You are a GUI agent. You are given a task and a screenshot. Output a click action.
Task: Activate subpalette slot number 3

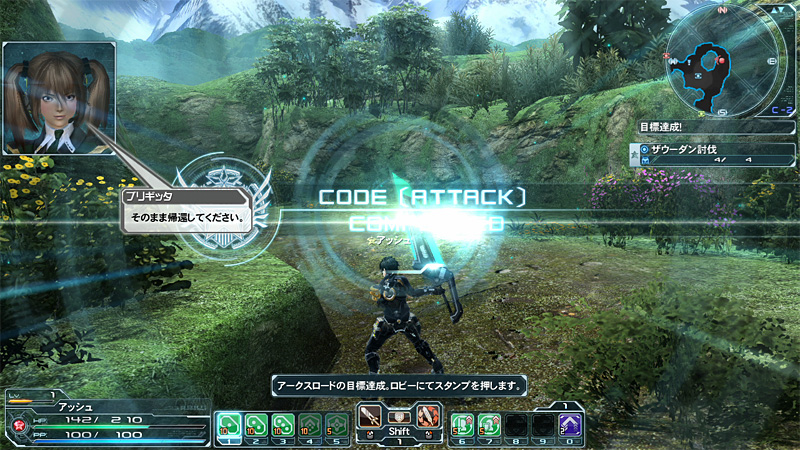click(284, 425)
